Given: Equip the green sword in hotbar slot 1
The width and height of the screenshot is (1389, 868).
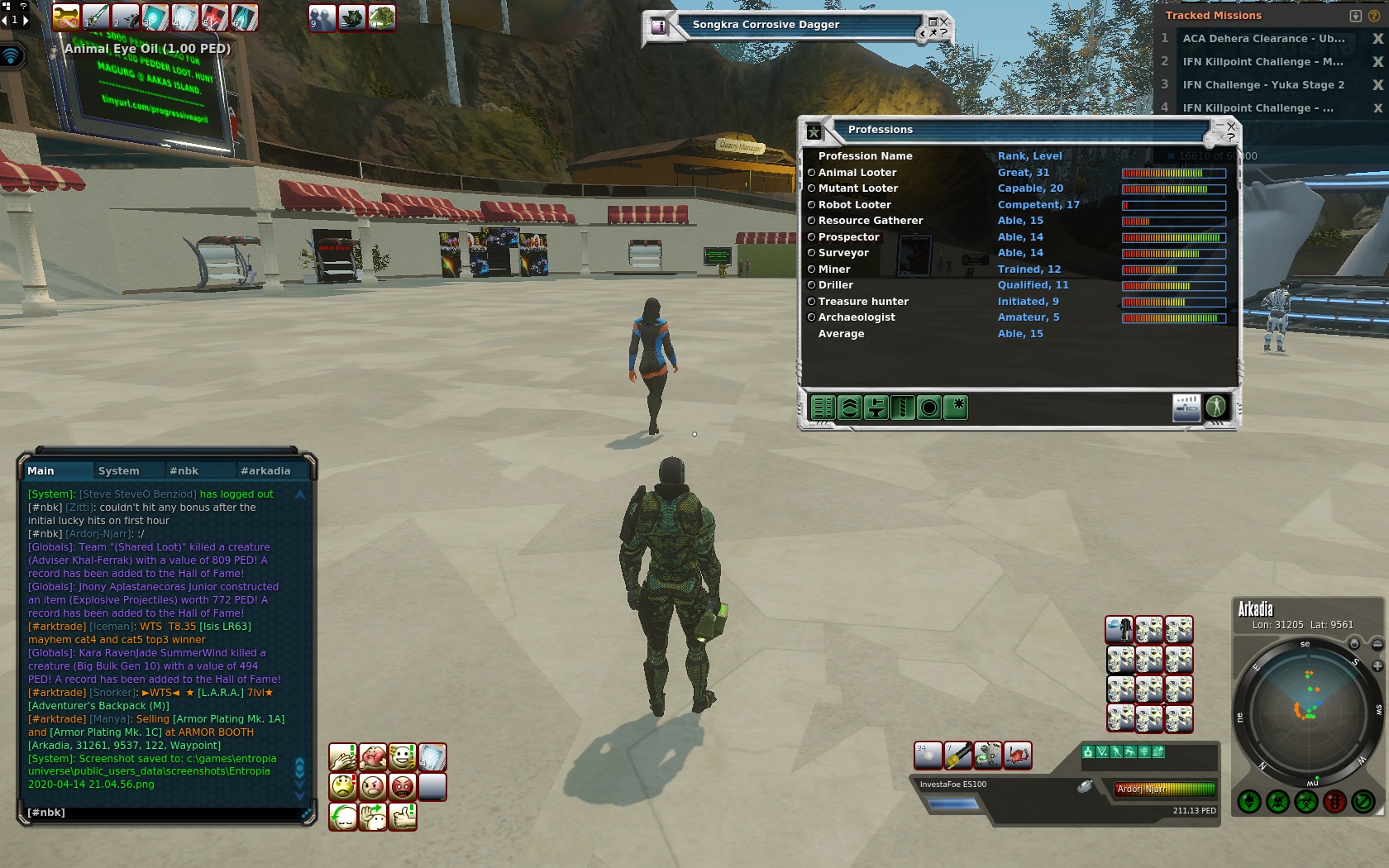Looking at the screenshot, I should pos(96,17).
